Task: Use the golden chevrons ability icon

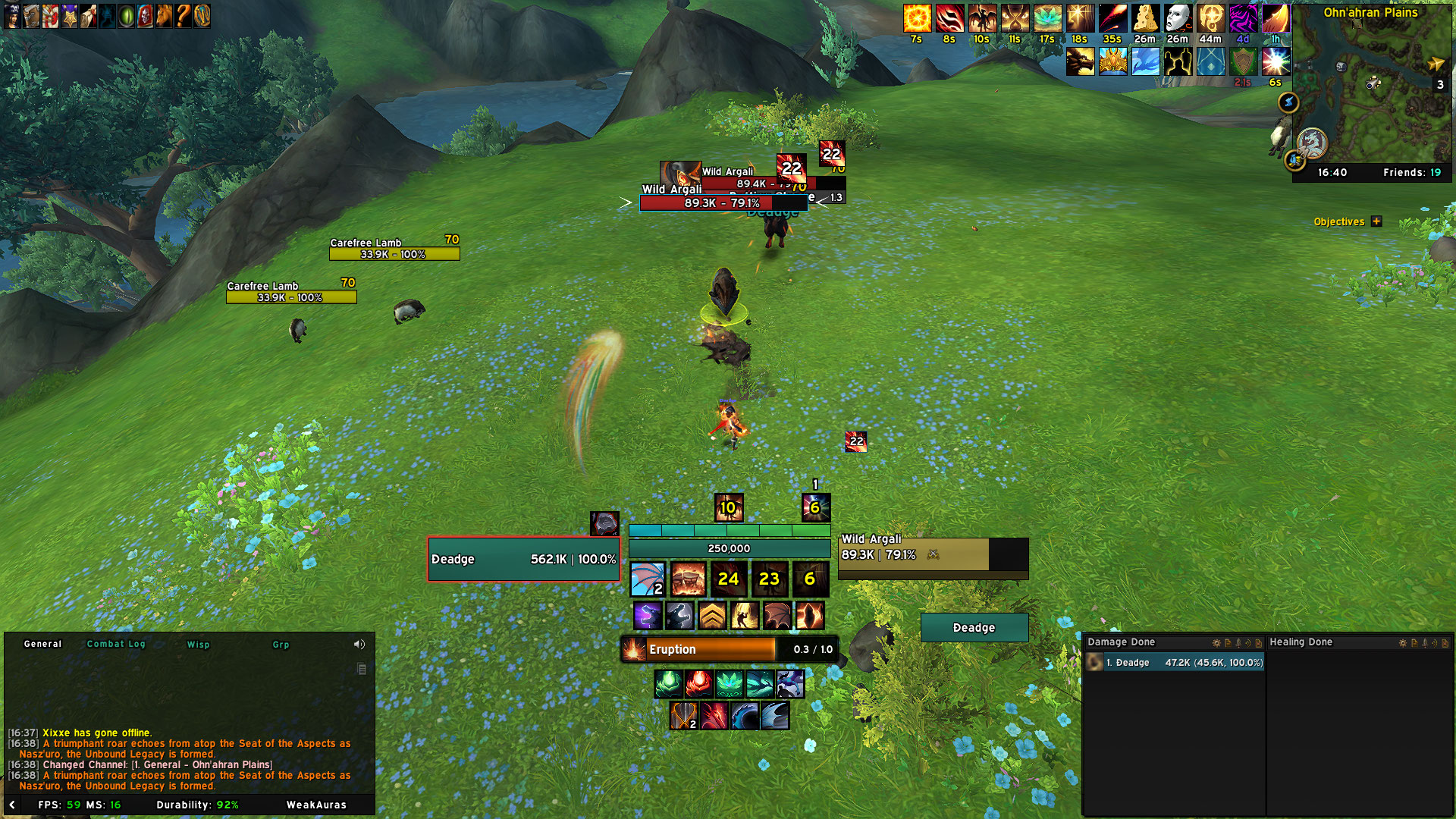Action: click(712, 616)
